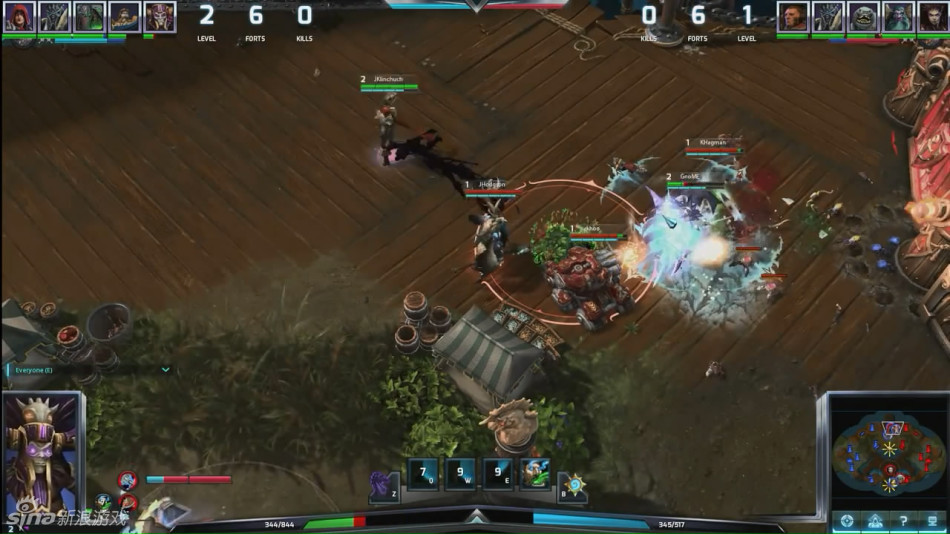This screenshot has height=534, width=950.
Task: Open the question mark help button
Action: pyautogui.click(x=902, y=521)
